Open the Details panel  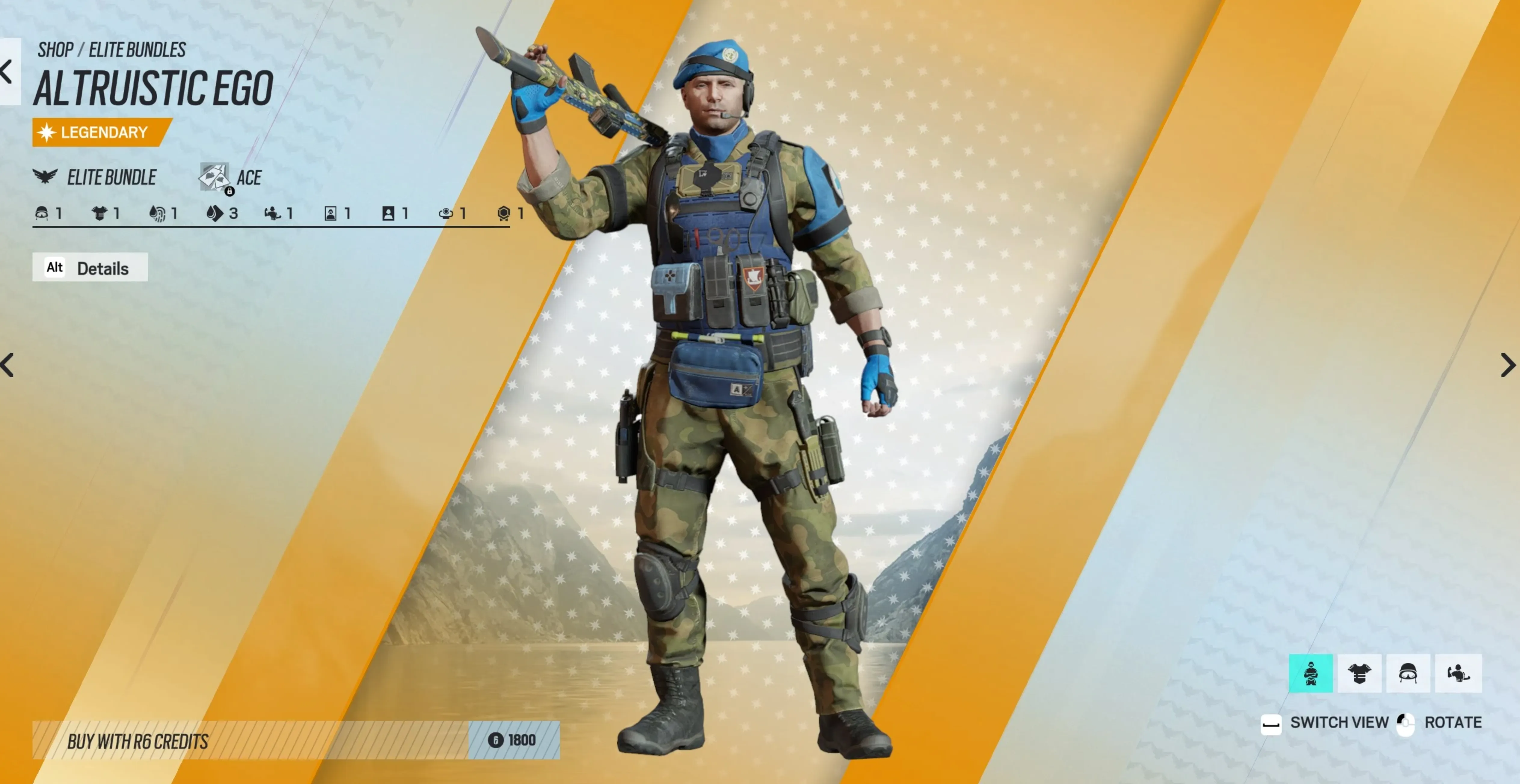[90, 268]
